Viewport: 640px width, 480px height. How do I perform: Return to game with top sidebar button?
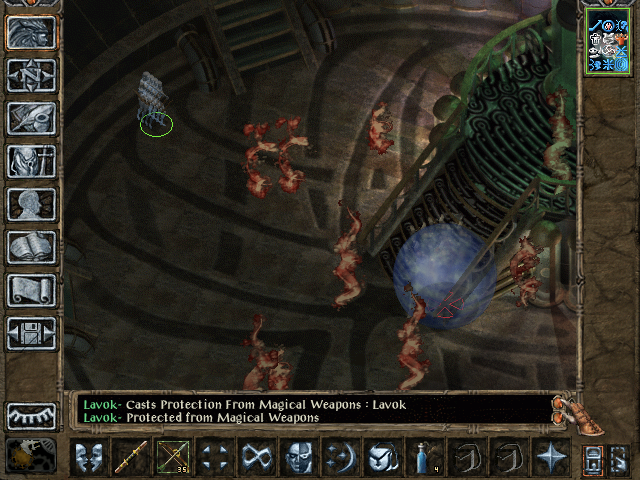coord(31,32)
